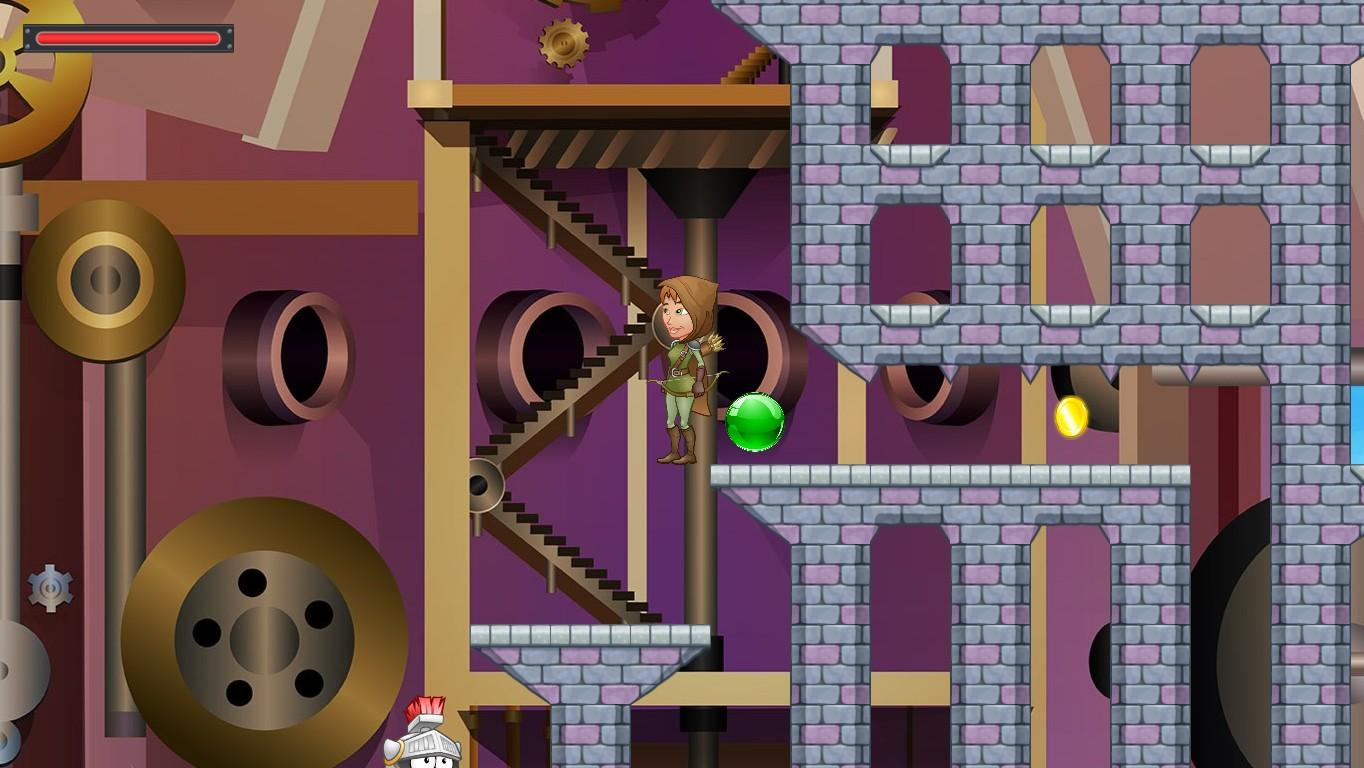Click the red health bar

coord(130,38)
